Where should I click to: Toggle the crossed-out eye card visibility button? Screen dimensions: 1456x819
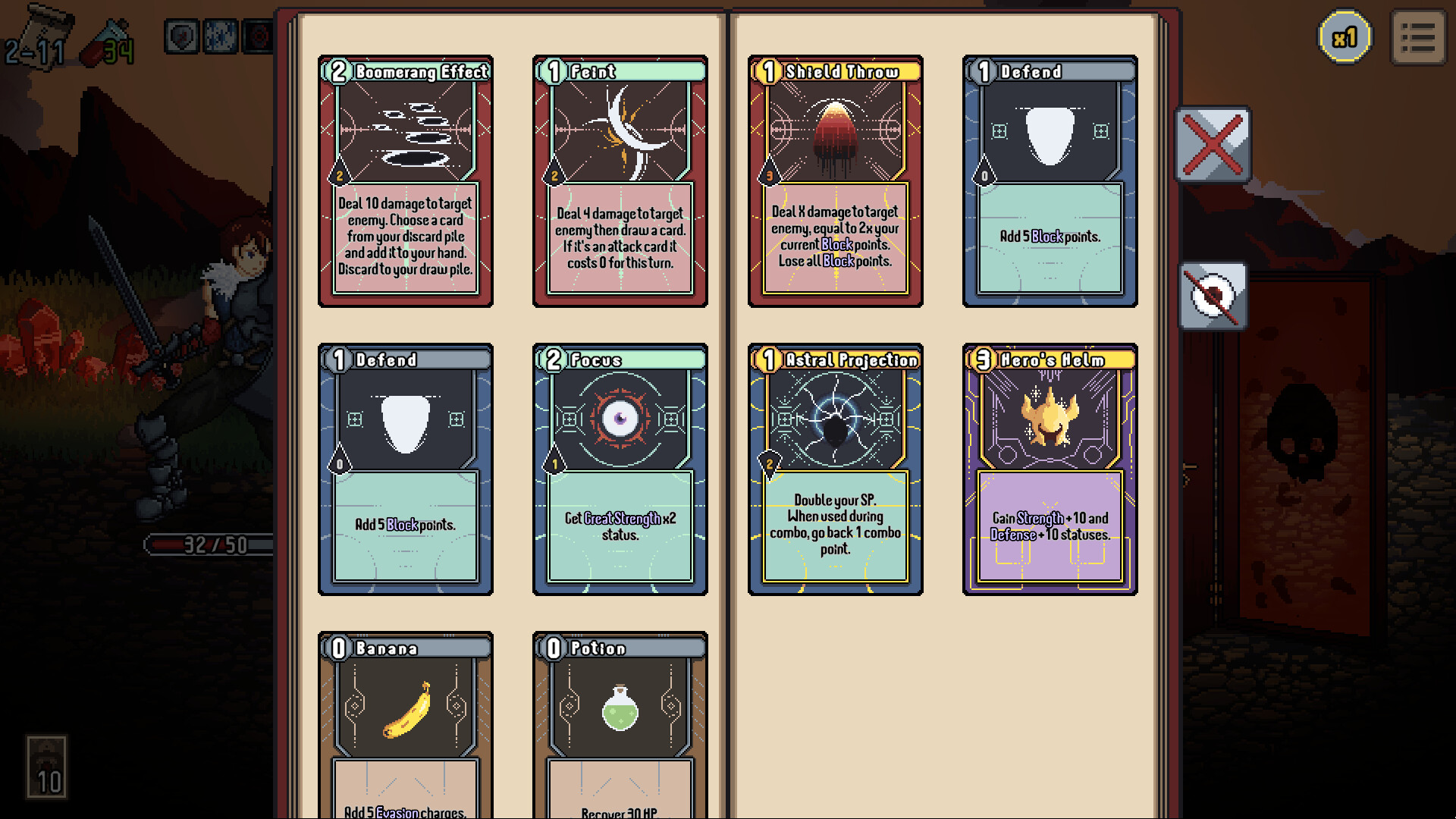[x=1212, y=295]
